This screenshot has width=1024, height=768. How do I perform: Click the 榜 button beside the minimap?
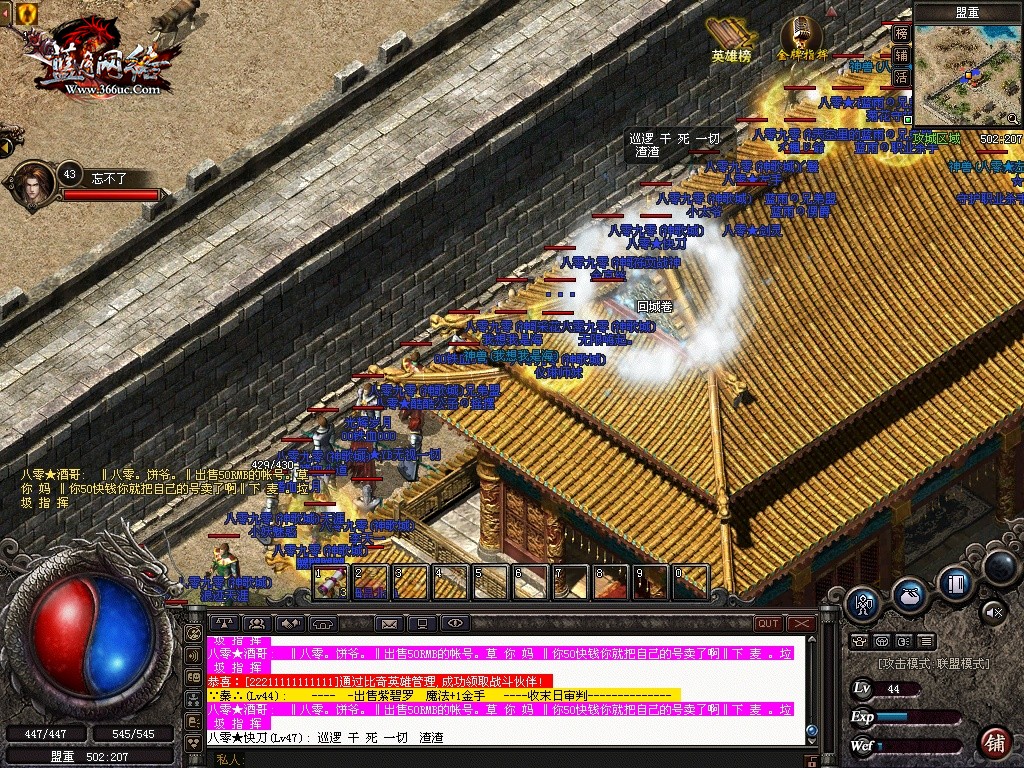[901, 33]
